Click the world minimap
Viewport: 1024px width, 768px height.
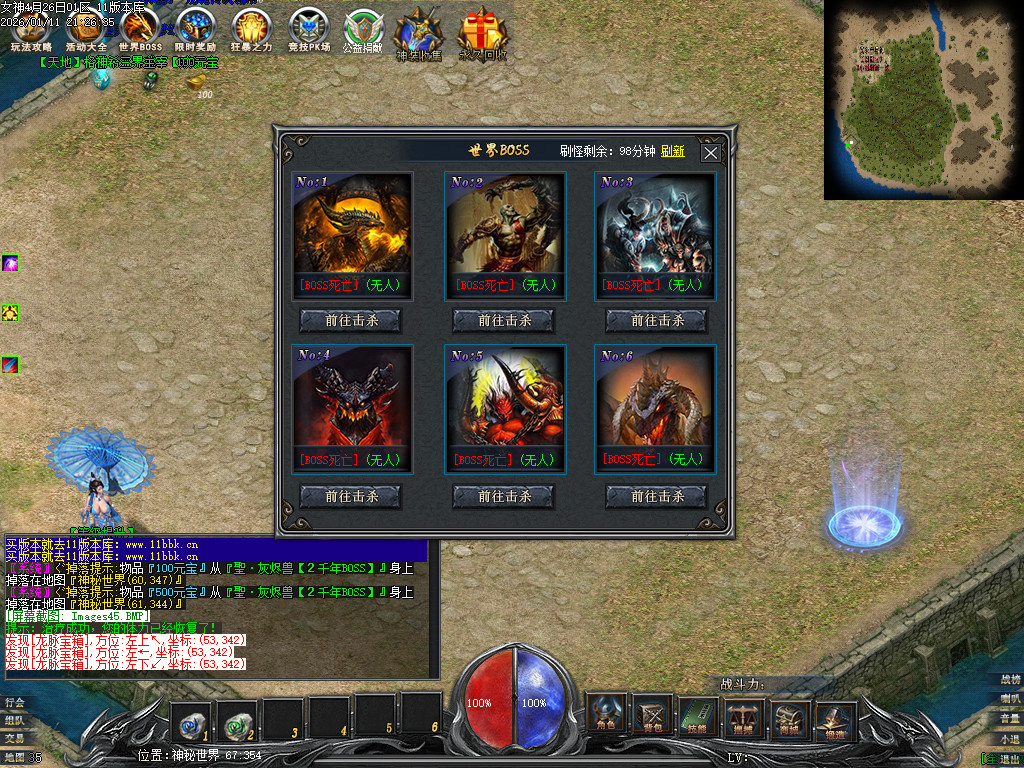pyautogui.click(x=923, y=100)
